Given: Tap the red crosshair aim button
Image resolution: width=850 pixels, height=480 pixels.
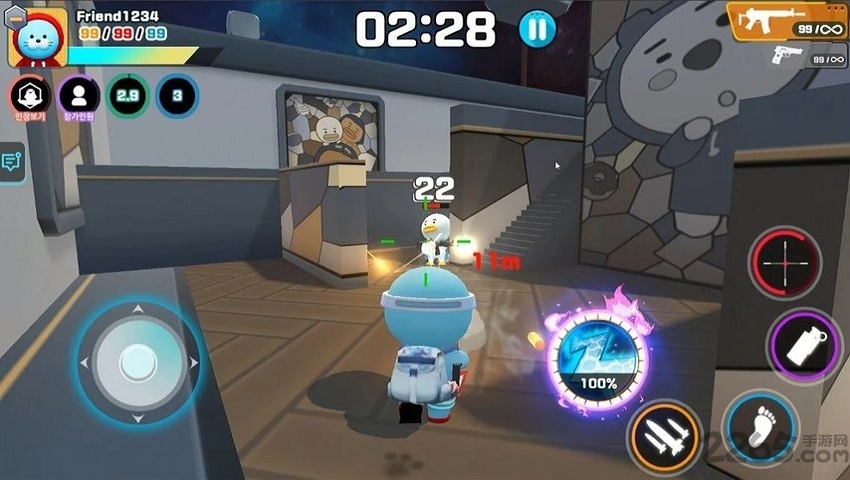Looking at the screenshot, I should (785, 262).
